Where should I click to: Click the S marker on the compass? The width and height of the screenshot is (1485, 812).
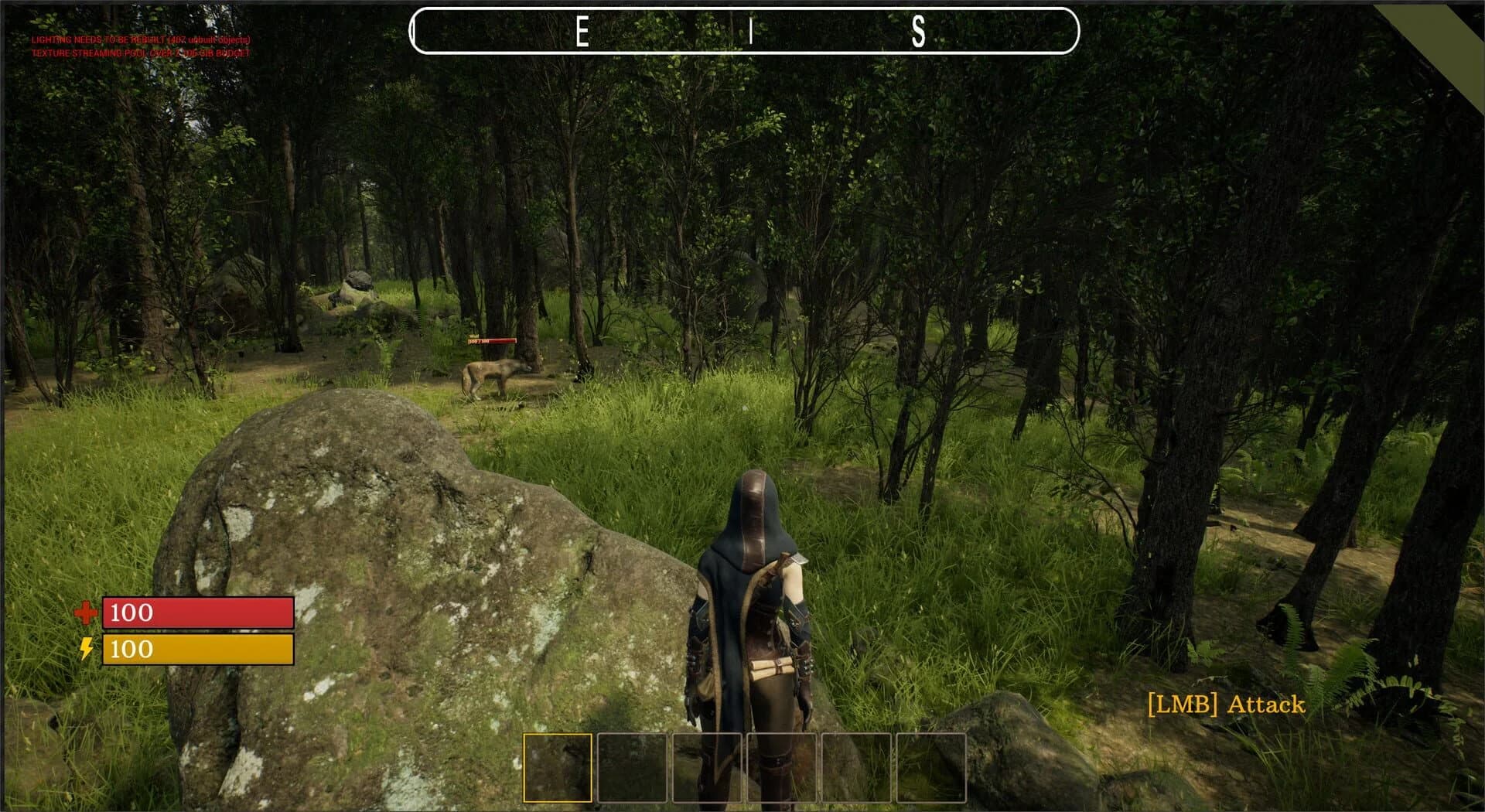(917, 32)
